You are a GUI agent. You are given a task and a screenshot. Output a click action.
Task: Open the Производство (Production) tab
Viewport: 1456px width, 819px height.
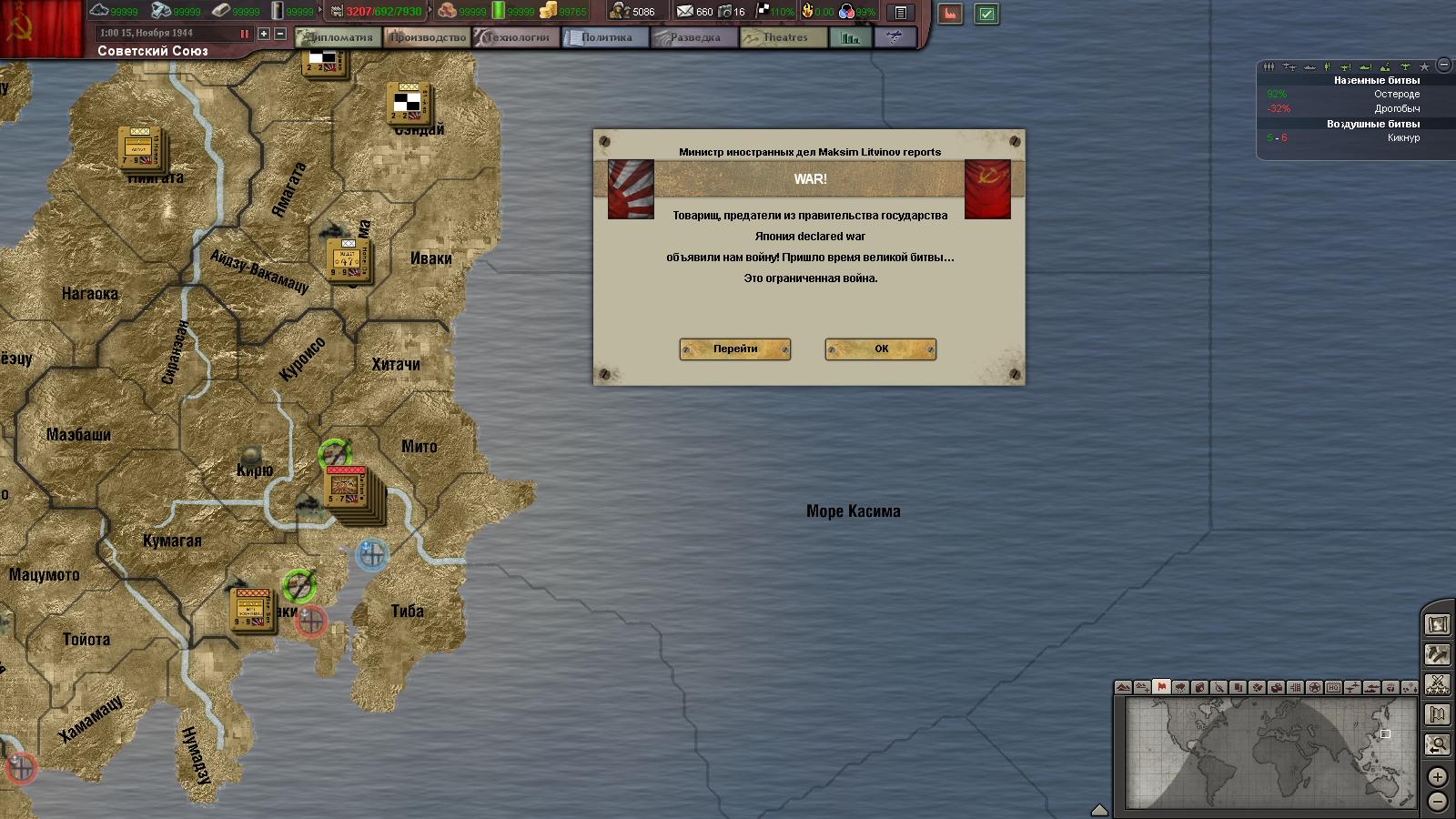427,37
